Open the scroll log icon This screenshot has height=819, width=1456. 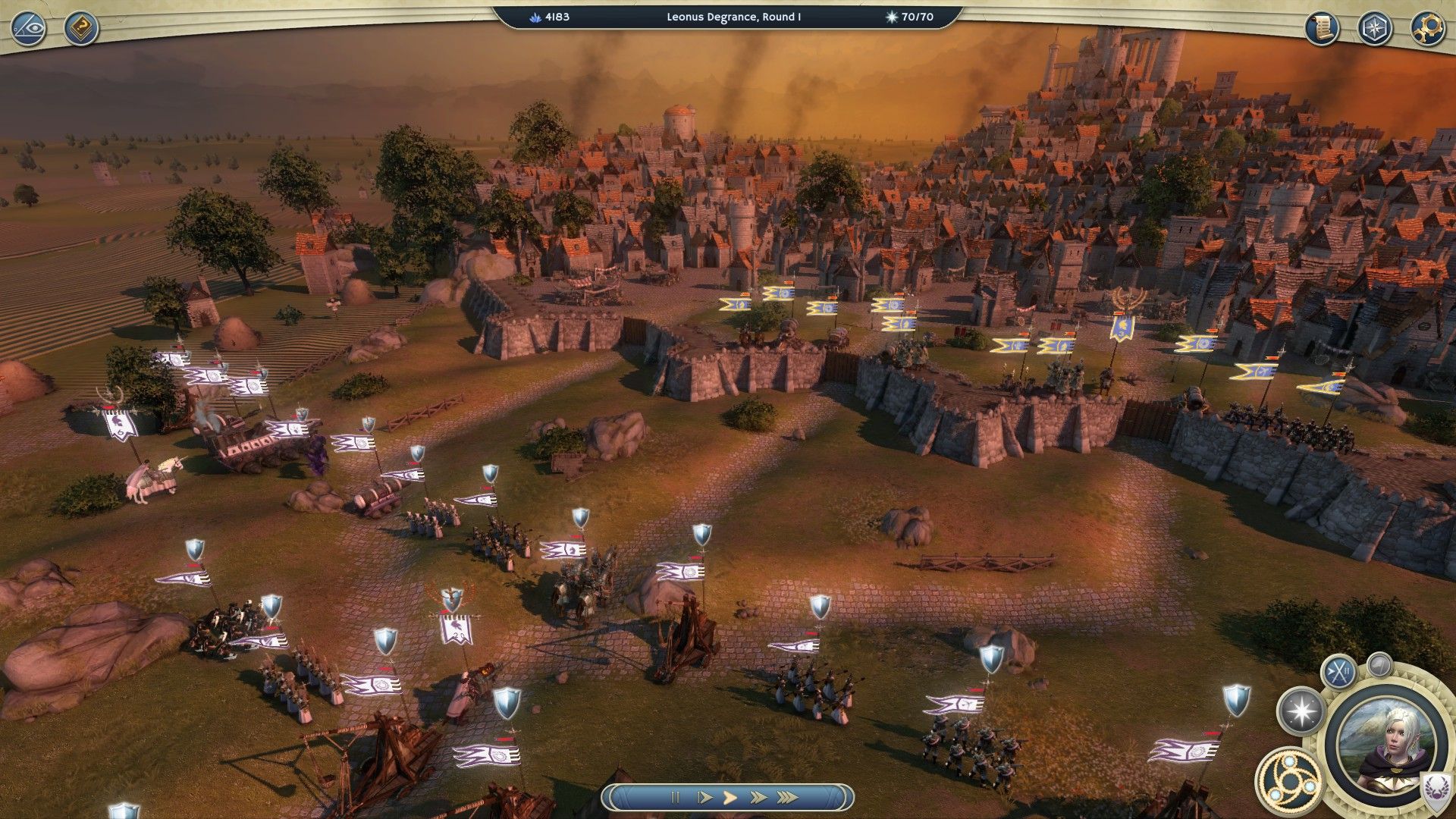(x=1322, y=28)
